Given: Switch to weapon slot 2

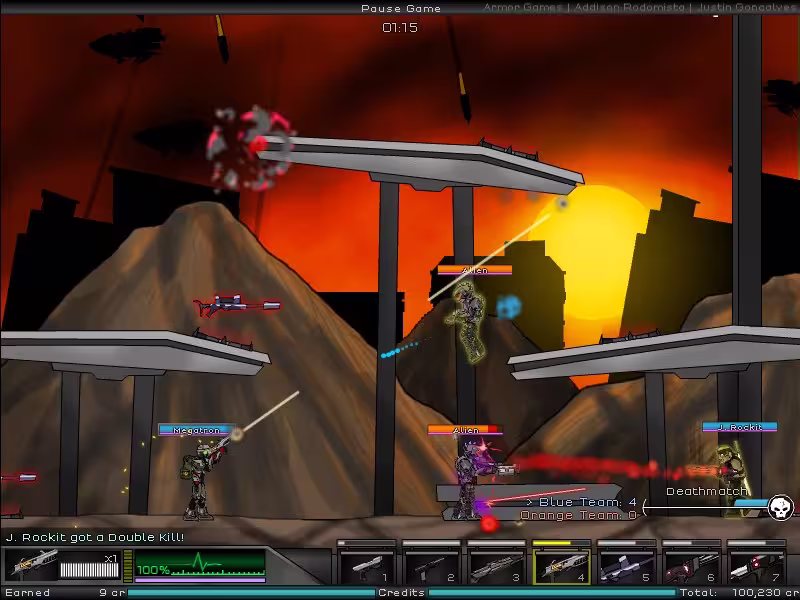Looking at the screenshot, I should tap(431, 566).
